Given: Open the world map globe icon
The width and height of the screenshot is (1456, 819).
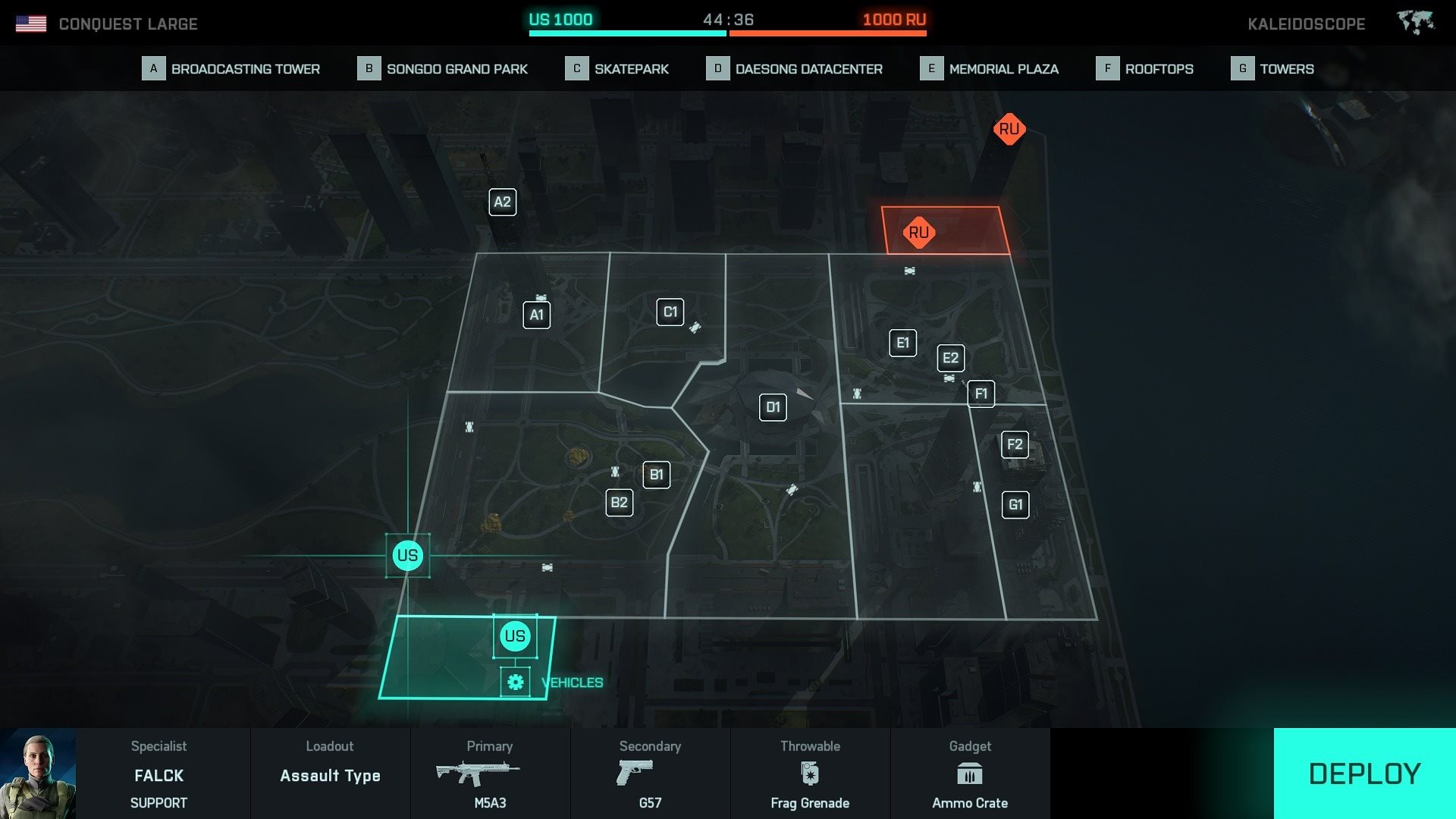Looking at the screenshot, I should [x=1415, y=23].
